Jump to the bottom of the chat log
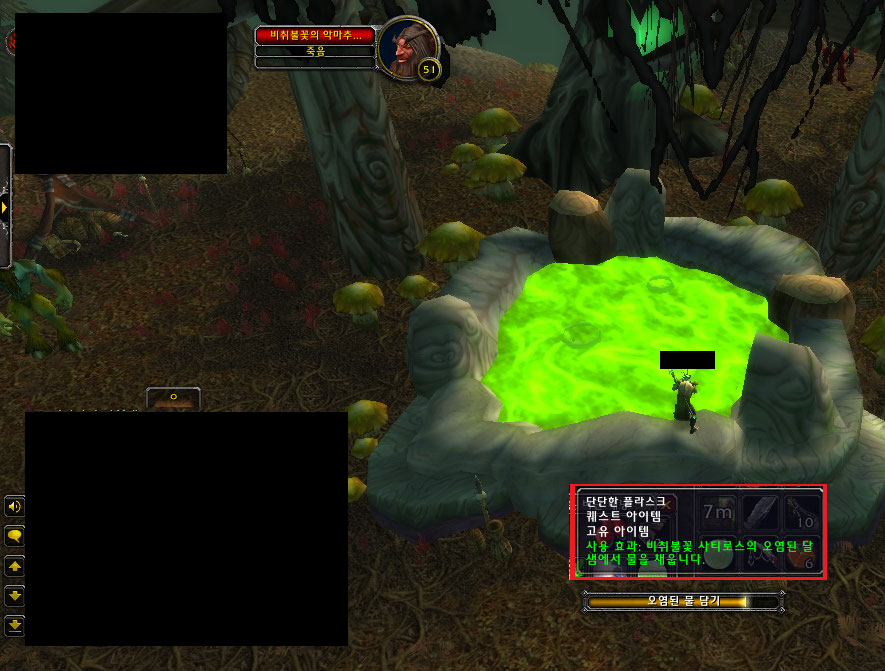Image resolution: width=885 pixels, height=671 pixels. pyautogui.click(x=14, y=626)
